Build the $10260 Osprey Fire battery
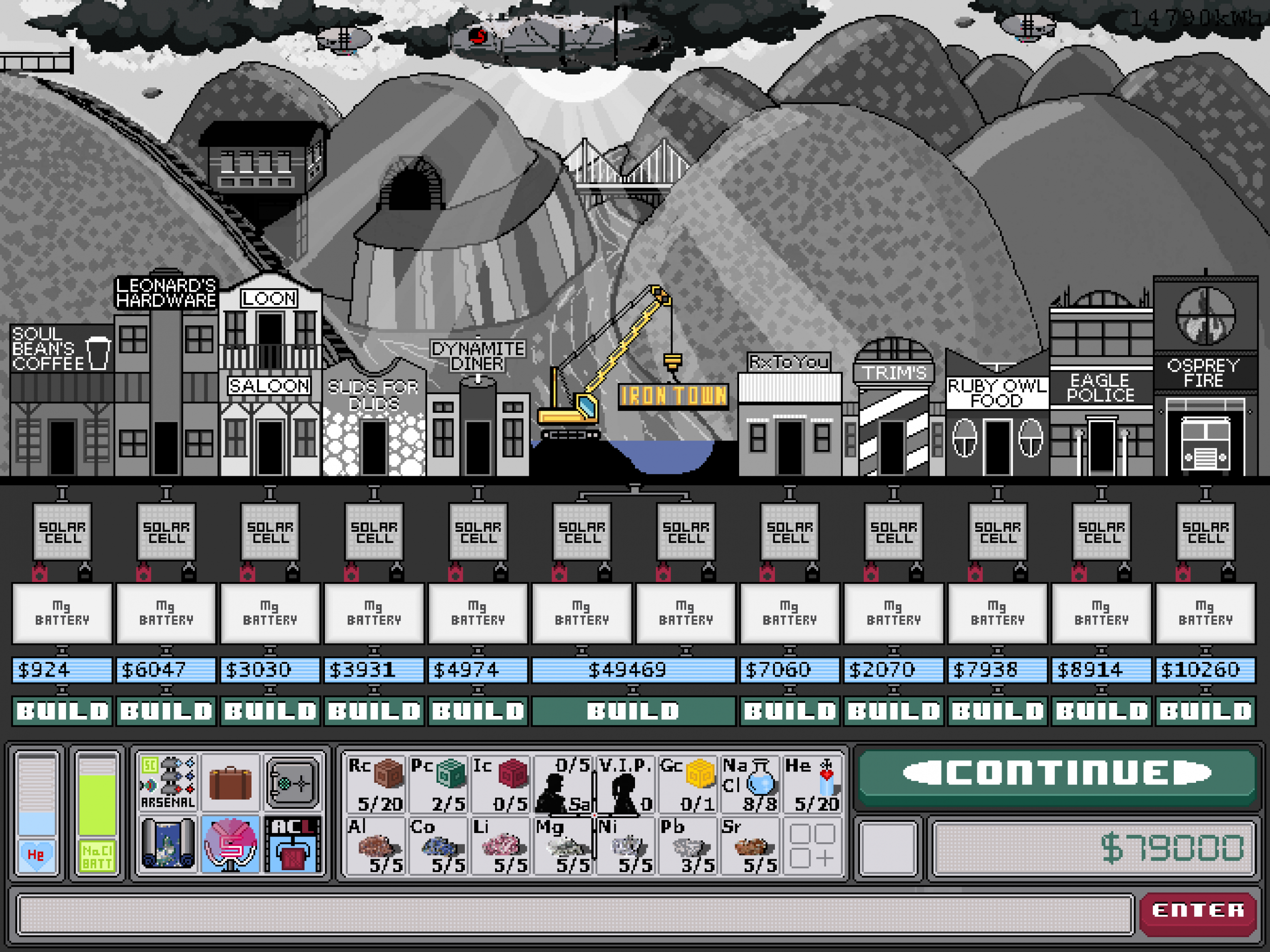 [x=1205, y=711]
